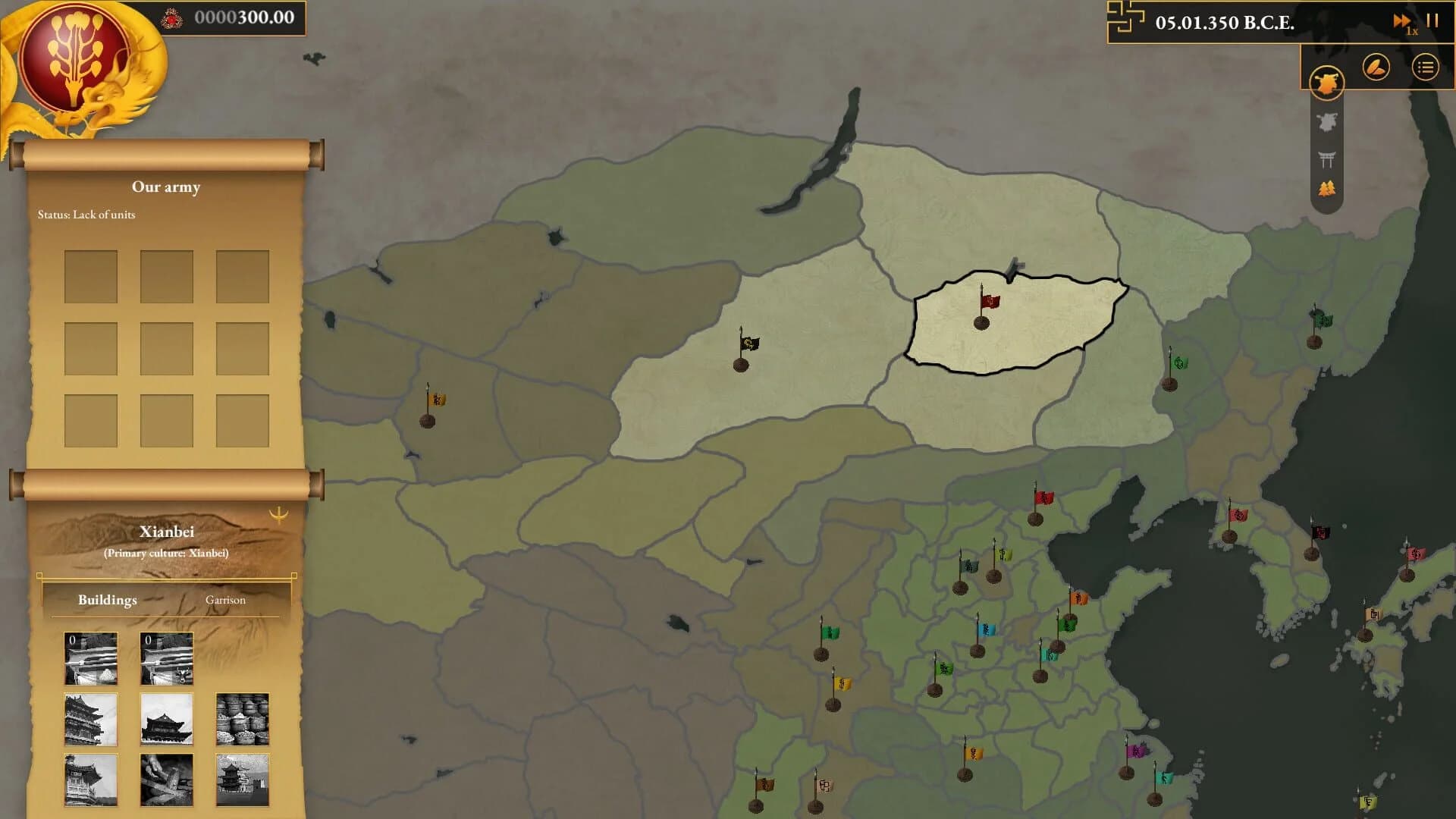The height and width of the screenshot is (819, 1456).
Task: Click the treasury amount showing 300.00
Action: tap(244, 18)
